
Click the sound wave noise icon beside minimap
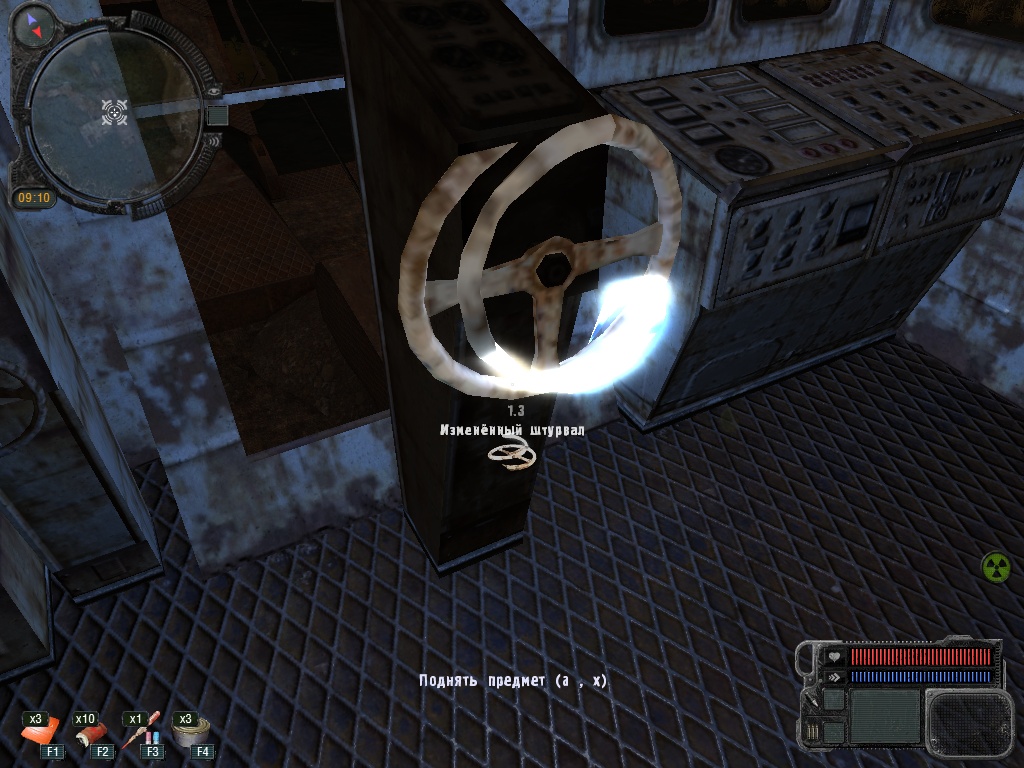coord(211,142)
